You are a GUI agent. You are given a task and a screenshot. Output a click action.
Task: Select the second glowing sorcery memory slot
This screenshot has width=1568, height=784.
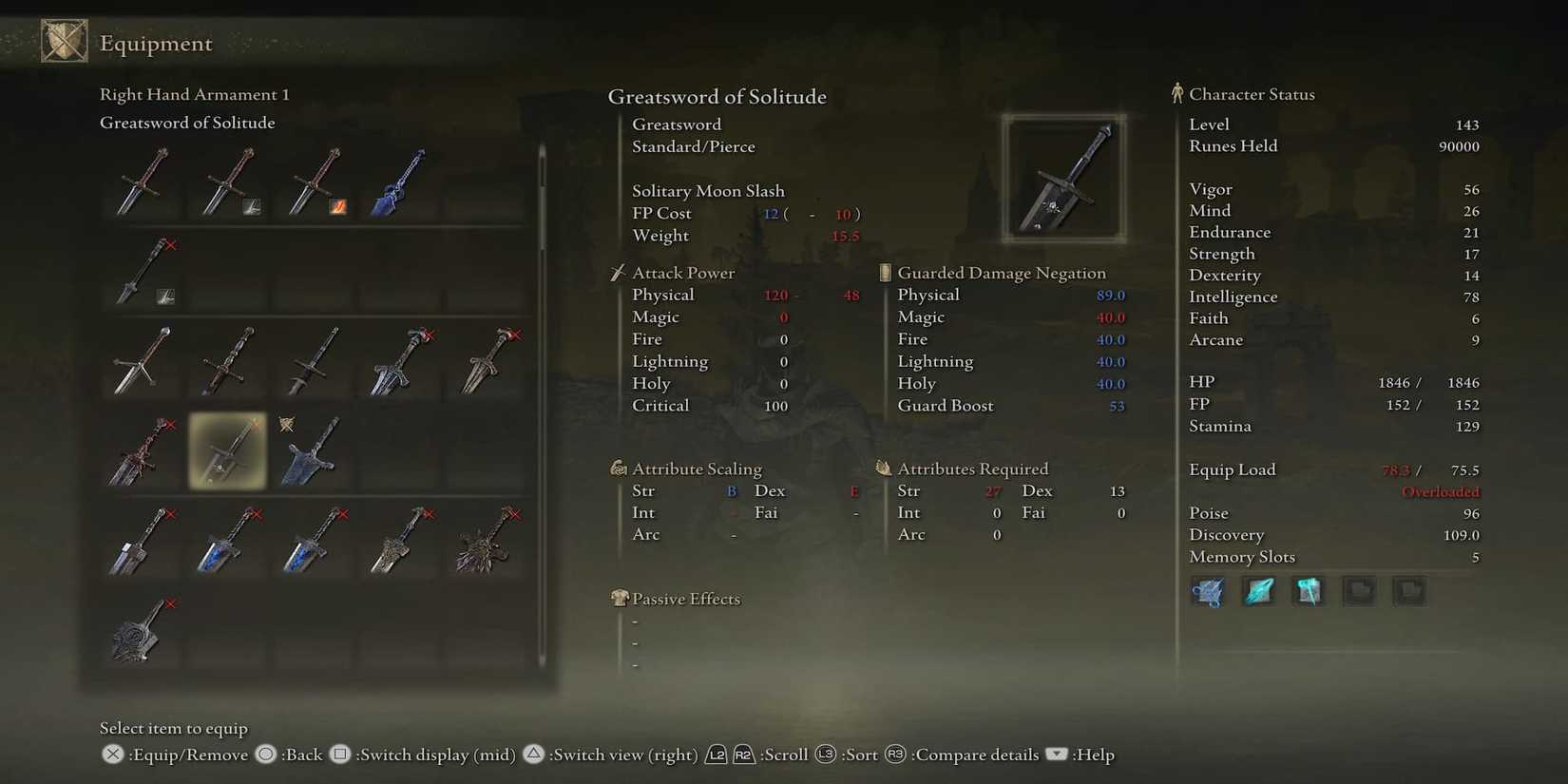[x=1258, y=591]
